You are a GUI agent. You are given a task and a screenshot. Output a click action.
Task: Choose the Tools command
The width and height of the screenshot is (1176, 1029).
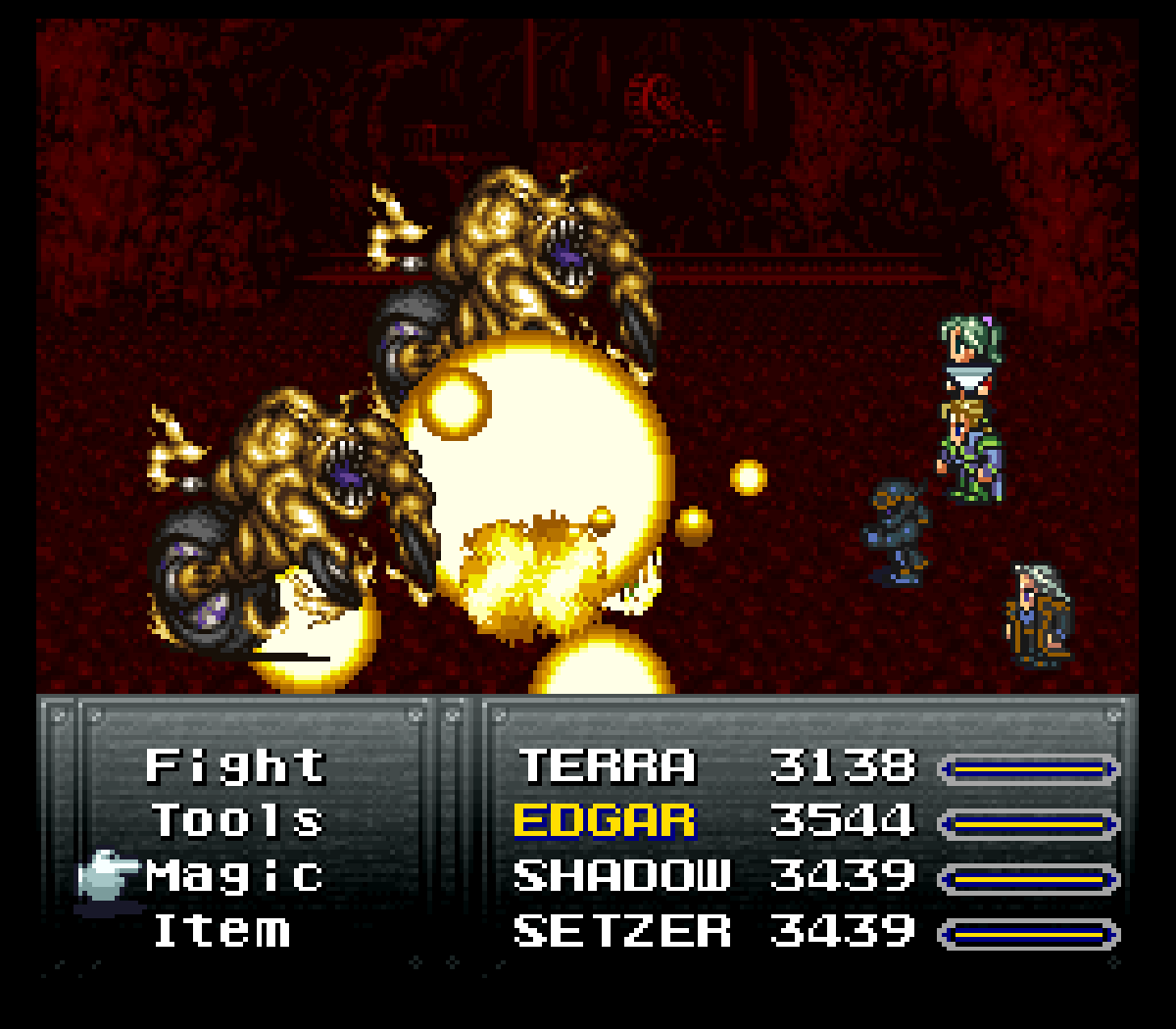[x=237, y=821]
